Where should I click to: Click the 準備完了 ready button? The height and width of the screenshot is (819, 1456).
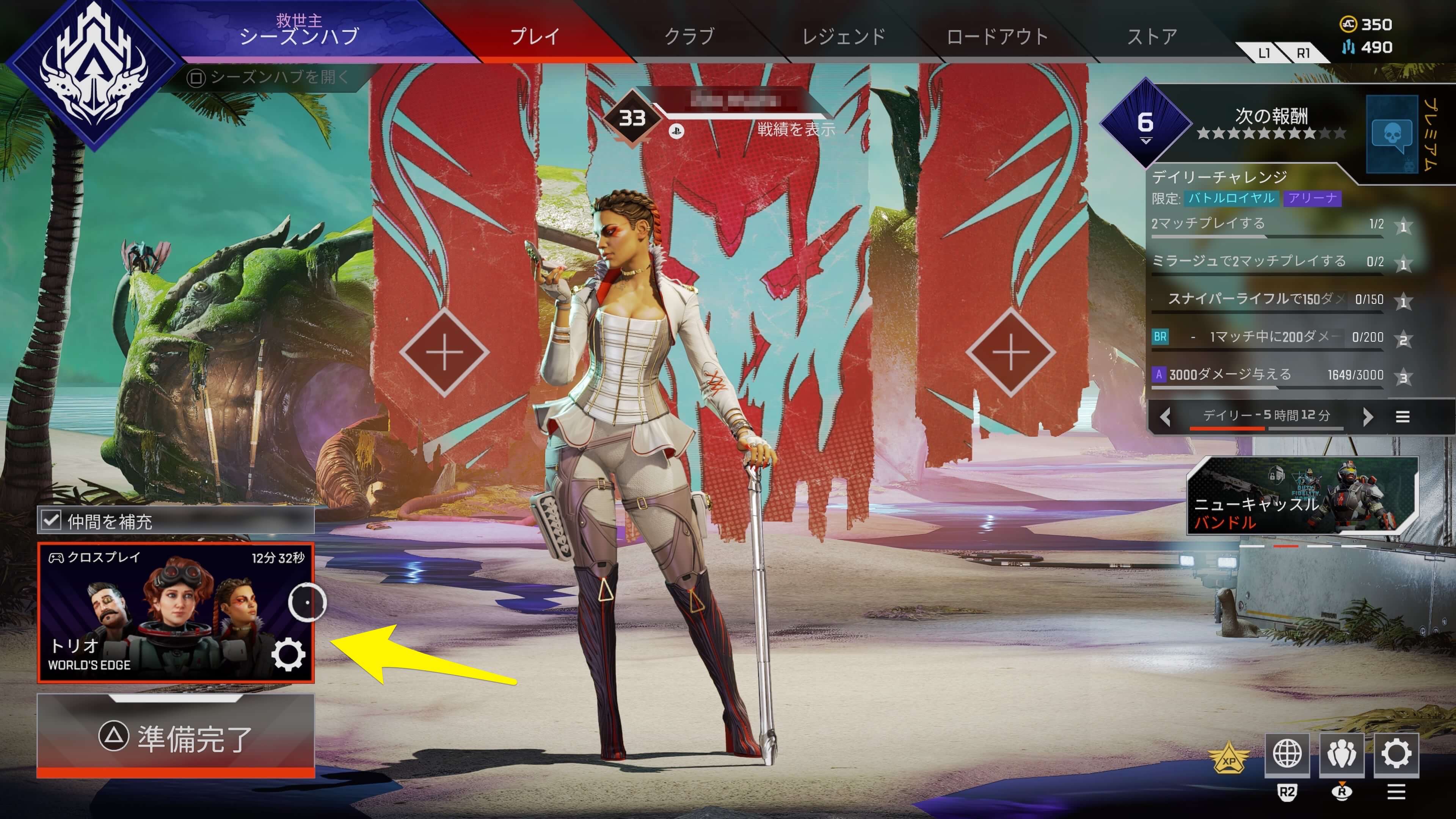176,737
